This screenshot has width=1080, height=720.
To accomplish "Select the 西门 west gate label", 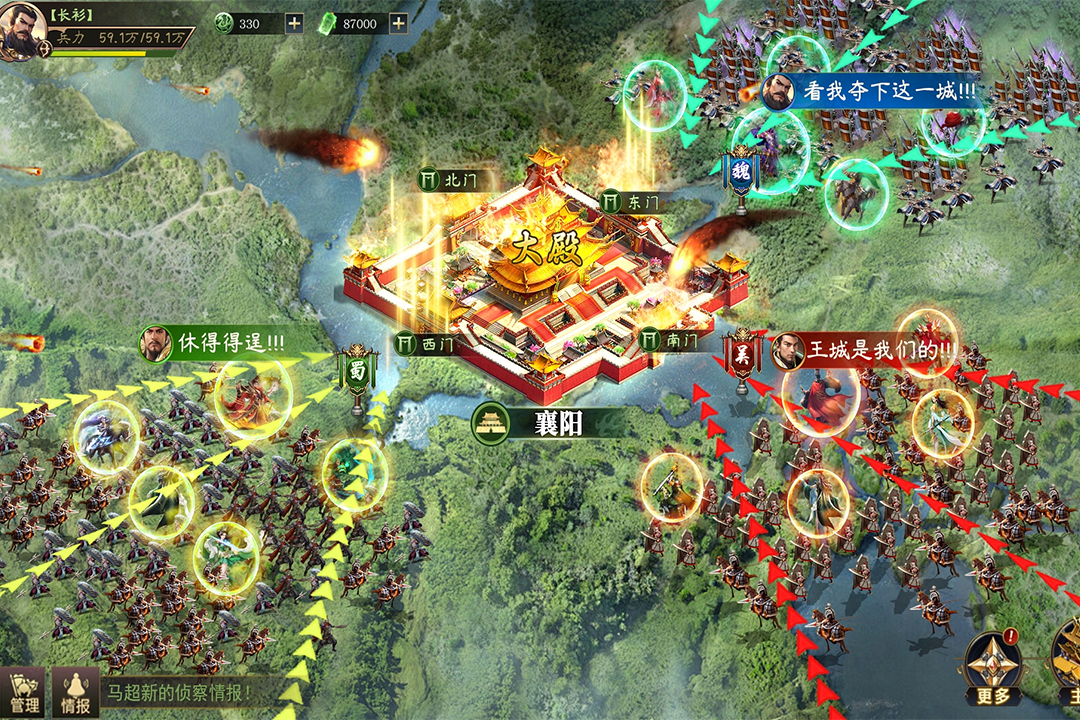I will pyautogui.click(x=426, y=343).
